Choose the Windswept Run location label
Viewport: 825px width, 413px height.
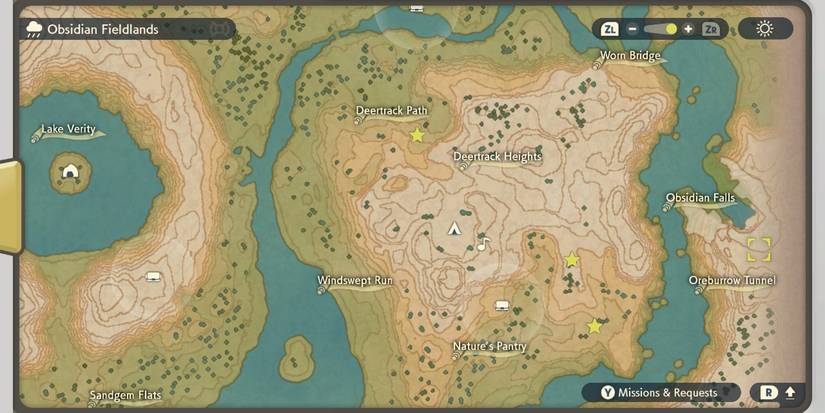[355, 281]
